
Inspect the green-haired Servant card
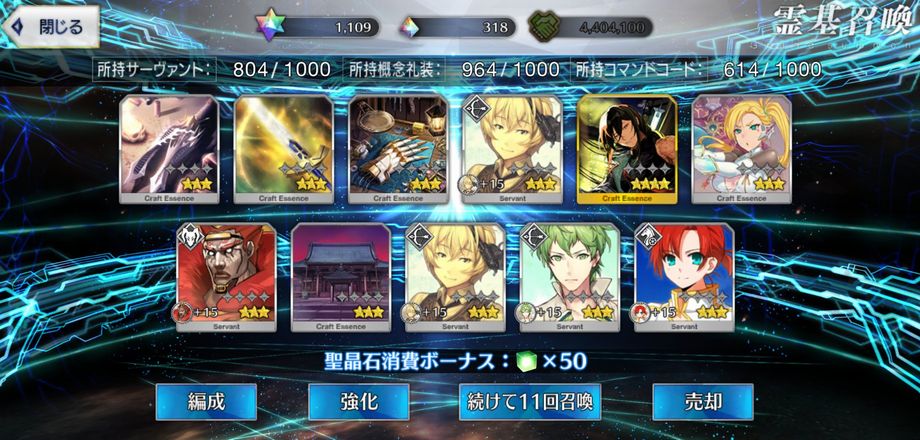pos(570,276)
